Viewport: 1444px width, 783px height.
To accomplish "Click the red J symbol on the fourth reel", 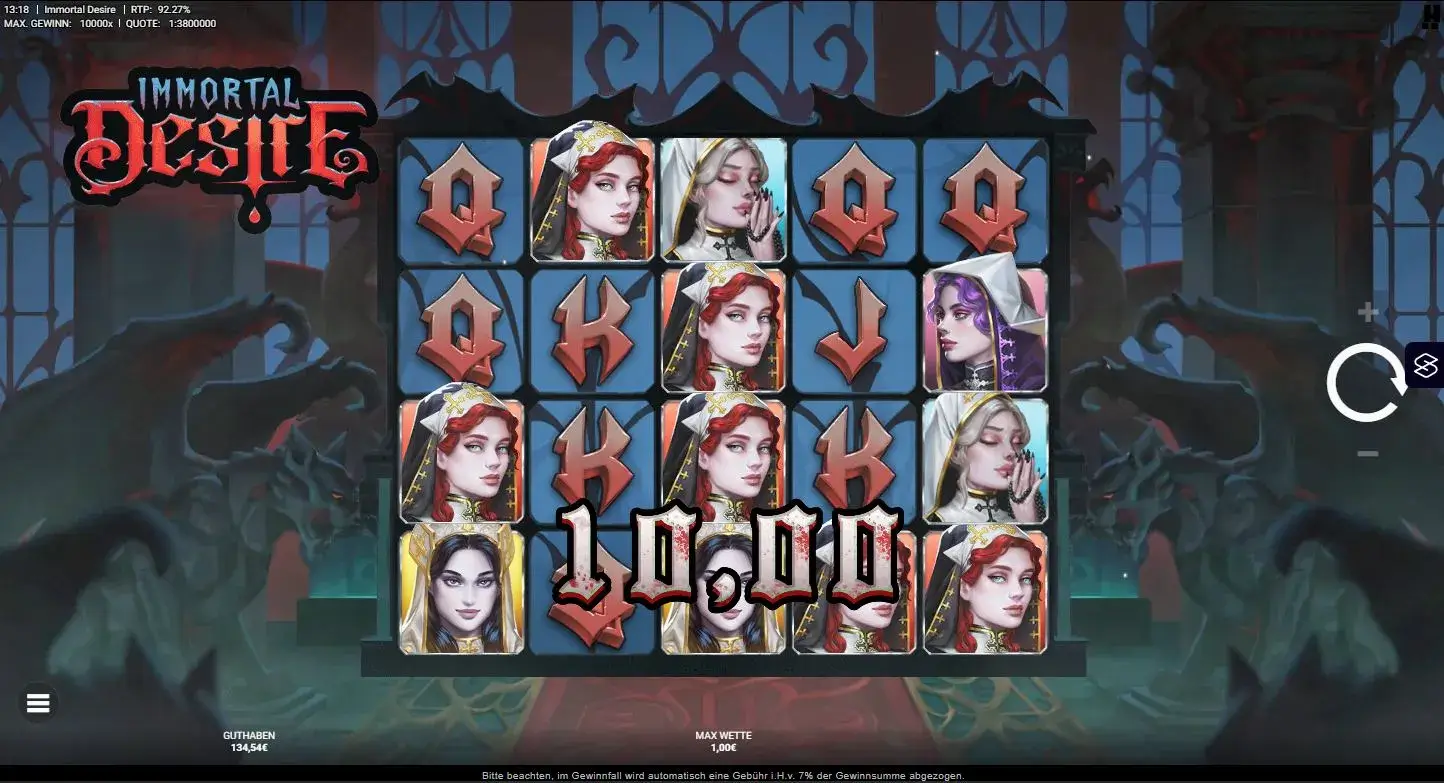I will 854,330.
